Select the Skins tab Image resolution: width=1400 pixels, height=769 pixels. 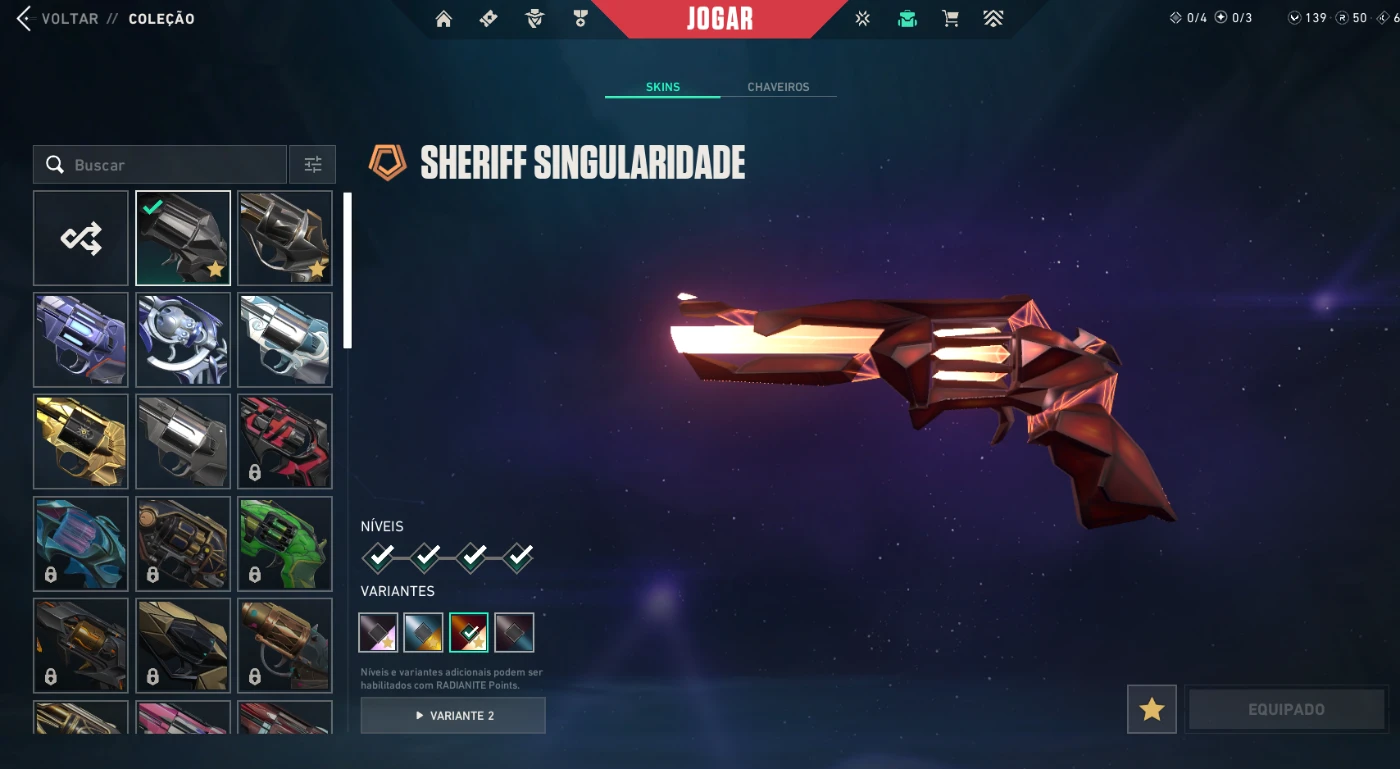pos(662,87)
